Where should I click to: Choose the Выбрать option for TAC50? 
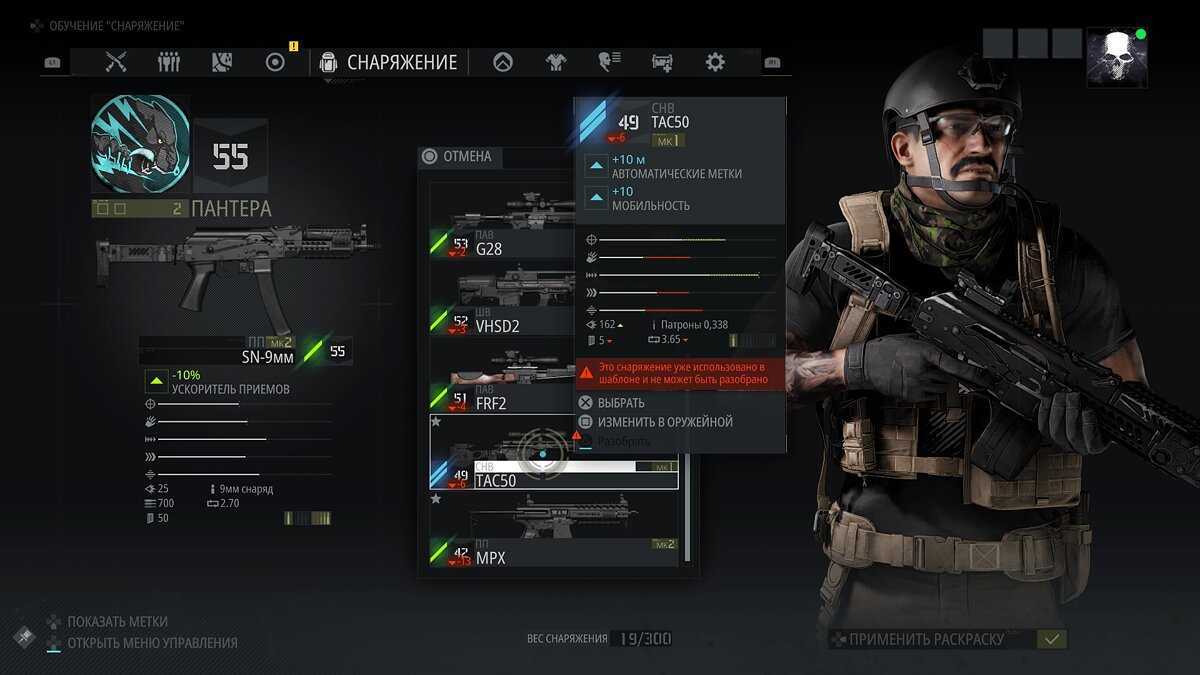point(620,402)
